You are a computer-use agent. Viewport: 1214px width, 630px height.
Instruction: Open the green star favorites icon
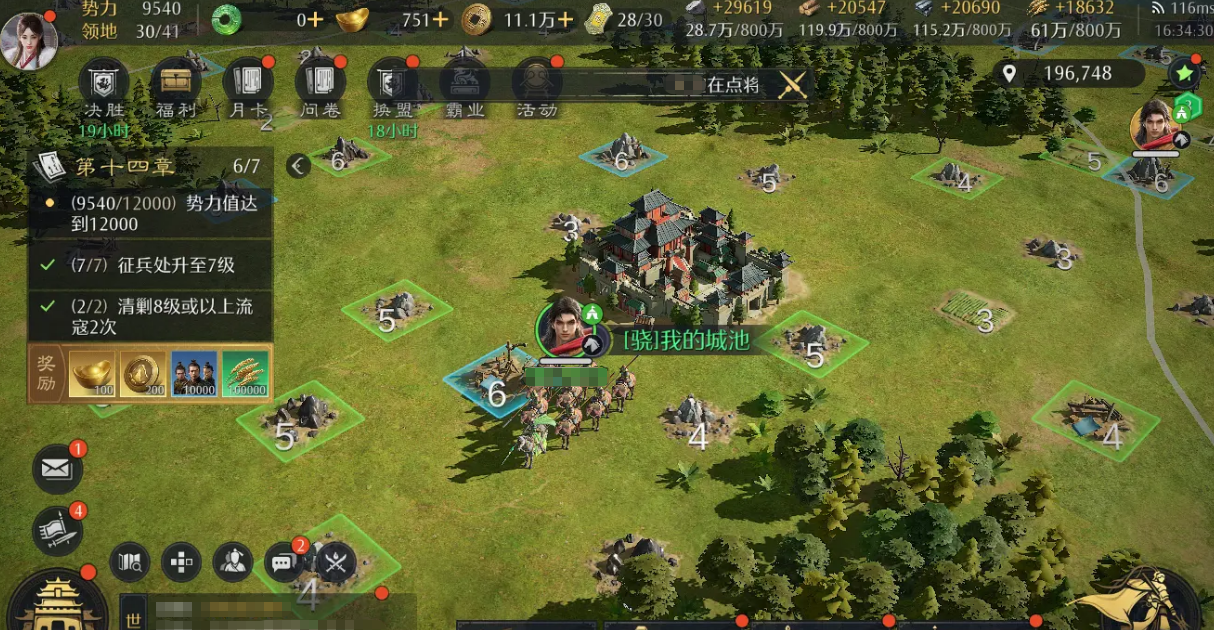[x=1184, y=72]
